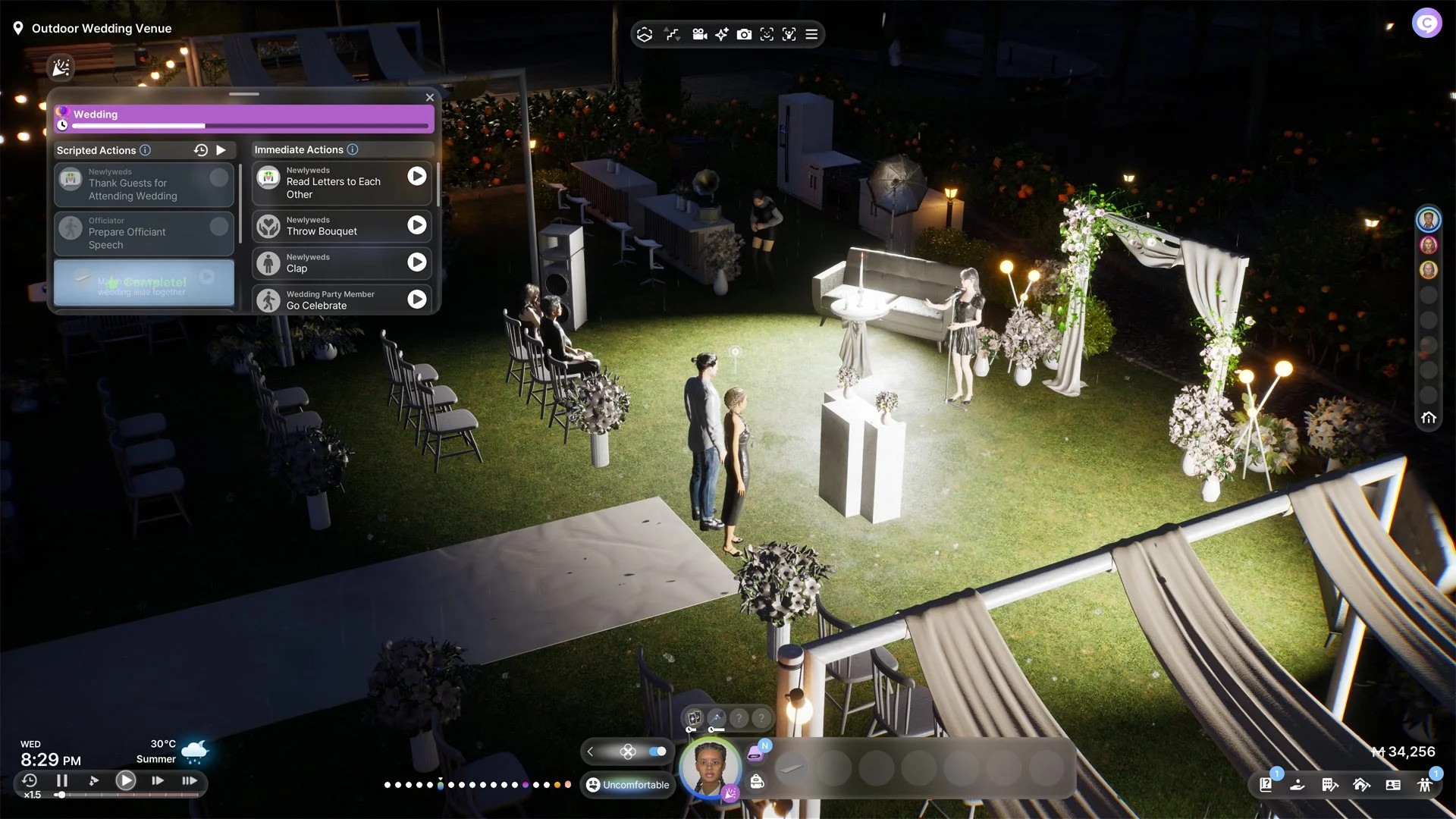Open the profile avatar in top-right corner
The width and height of the screenshot is (1456, 819).
click(x=1426, y=24)
